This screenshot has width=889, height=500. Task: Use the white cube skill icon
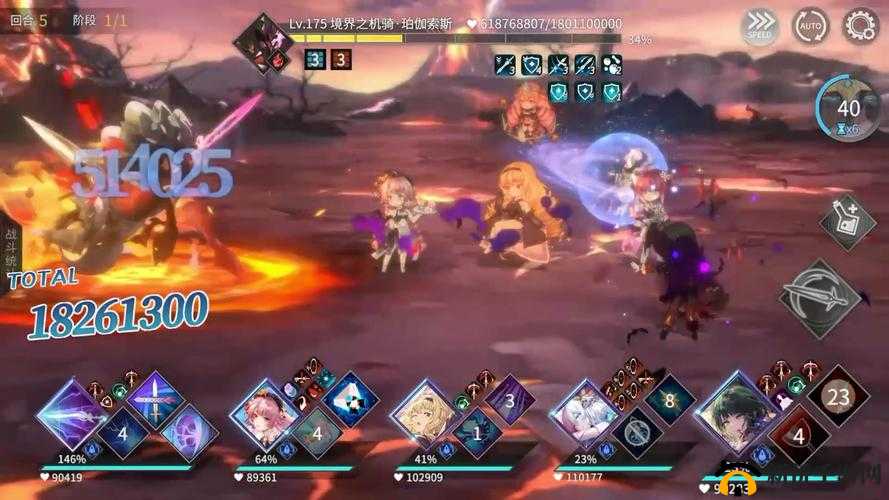[x=350, y=398]
